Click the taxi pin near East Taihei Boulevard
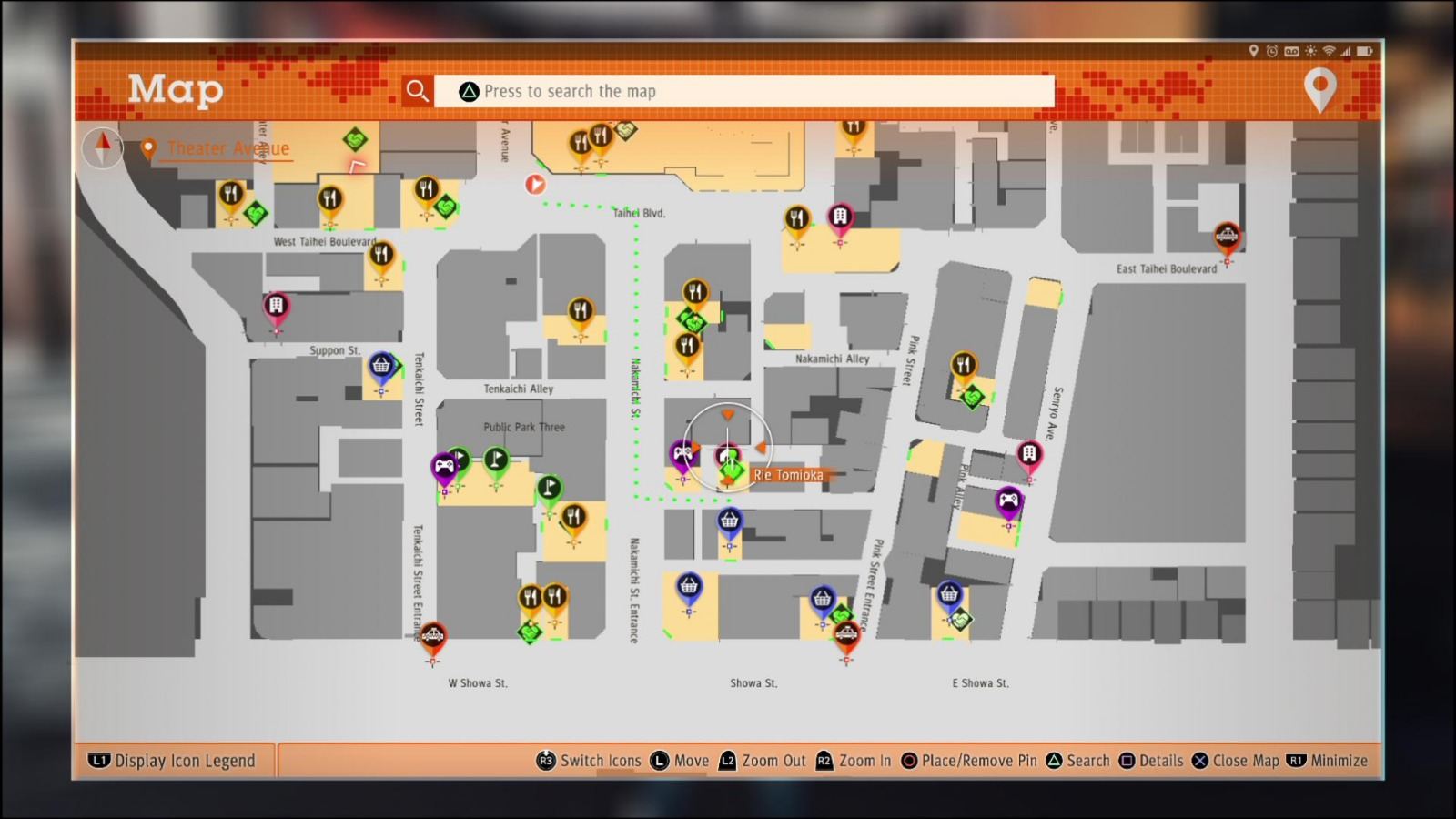 click(x=1227, y=235)
